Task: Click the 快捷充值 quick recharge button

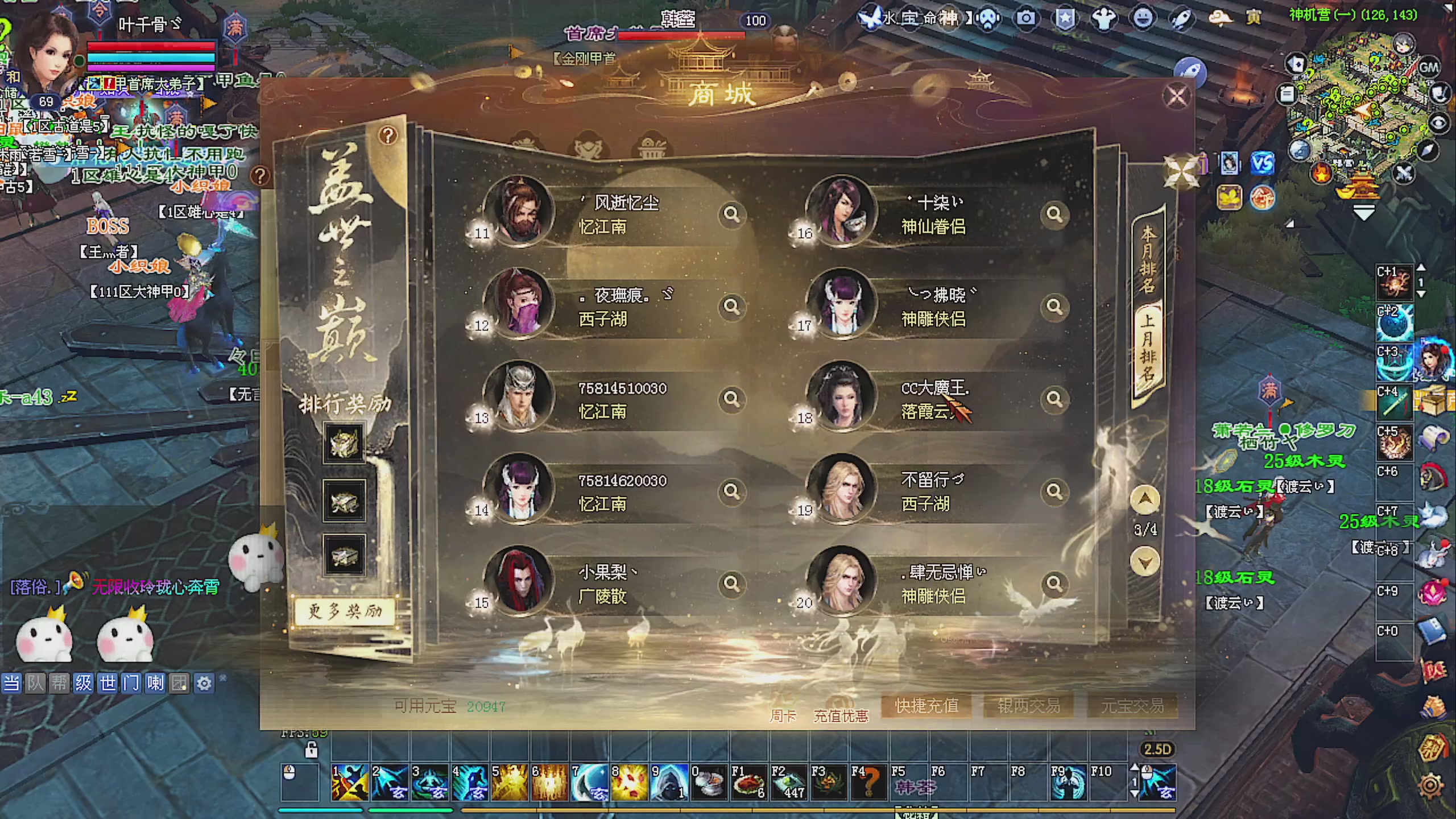Action: [926, 706]
